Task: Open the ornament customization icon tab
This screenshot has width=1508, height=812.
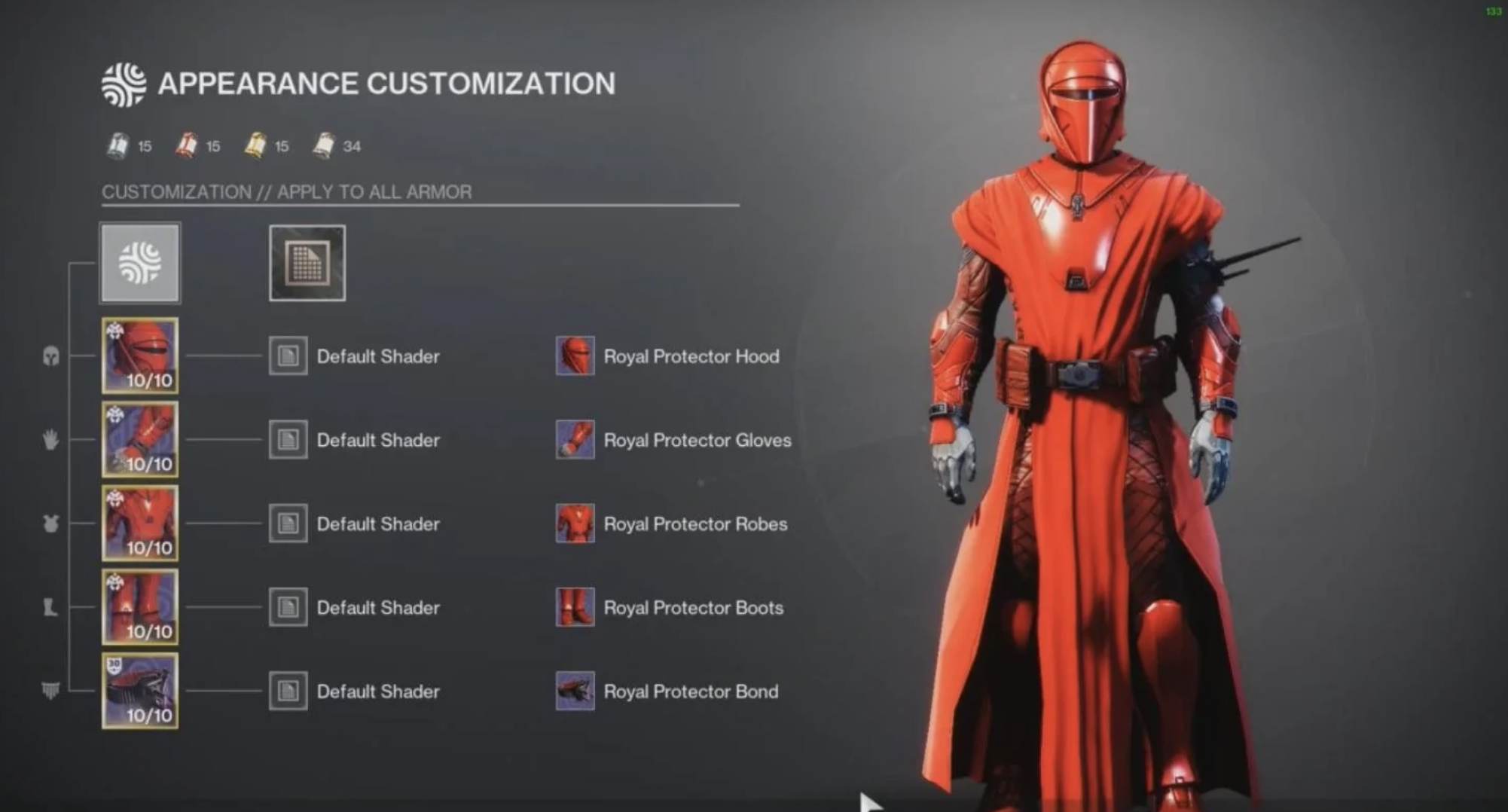Action: (x=306, y=263)
